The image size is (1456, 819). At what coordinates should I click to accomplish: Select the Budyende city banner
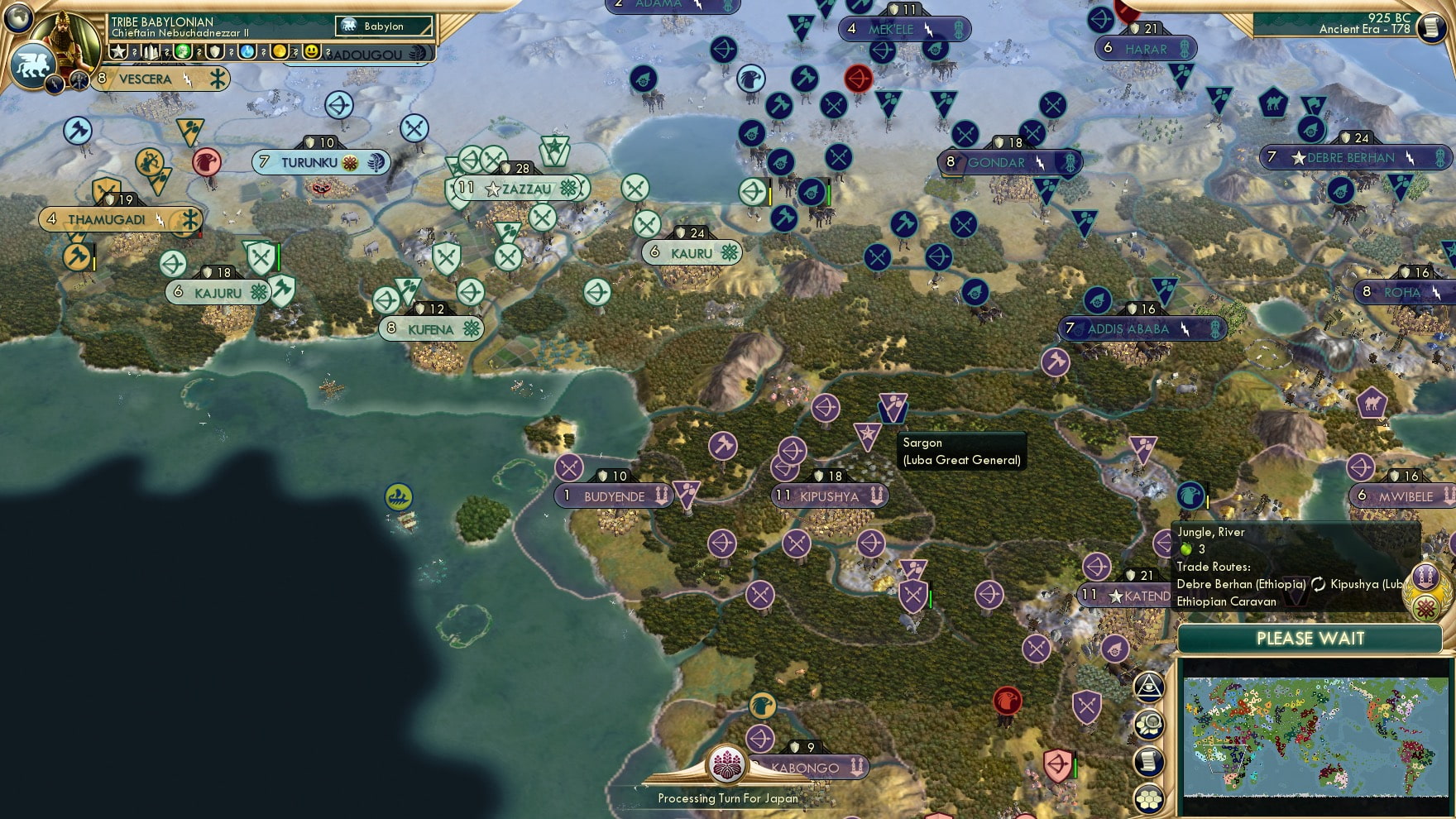coord(613,496)
